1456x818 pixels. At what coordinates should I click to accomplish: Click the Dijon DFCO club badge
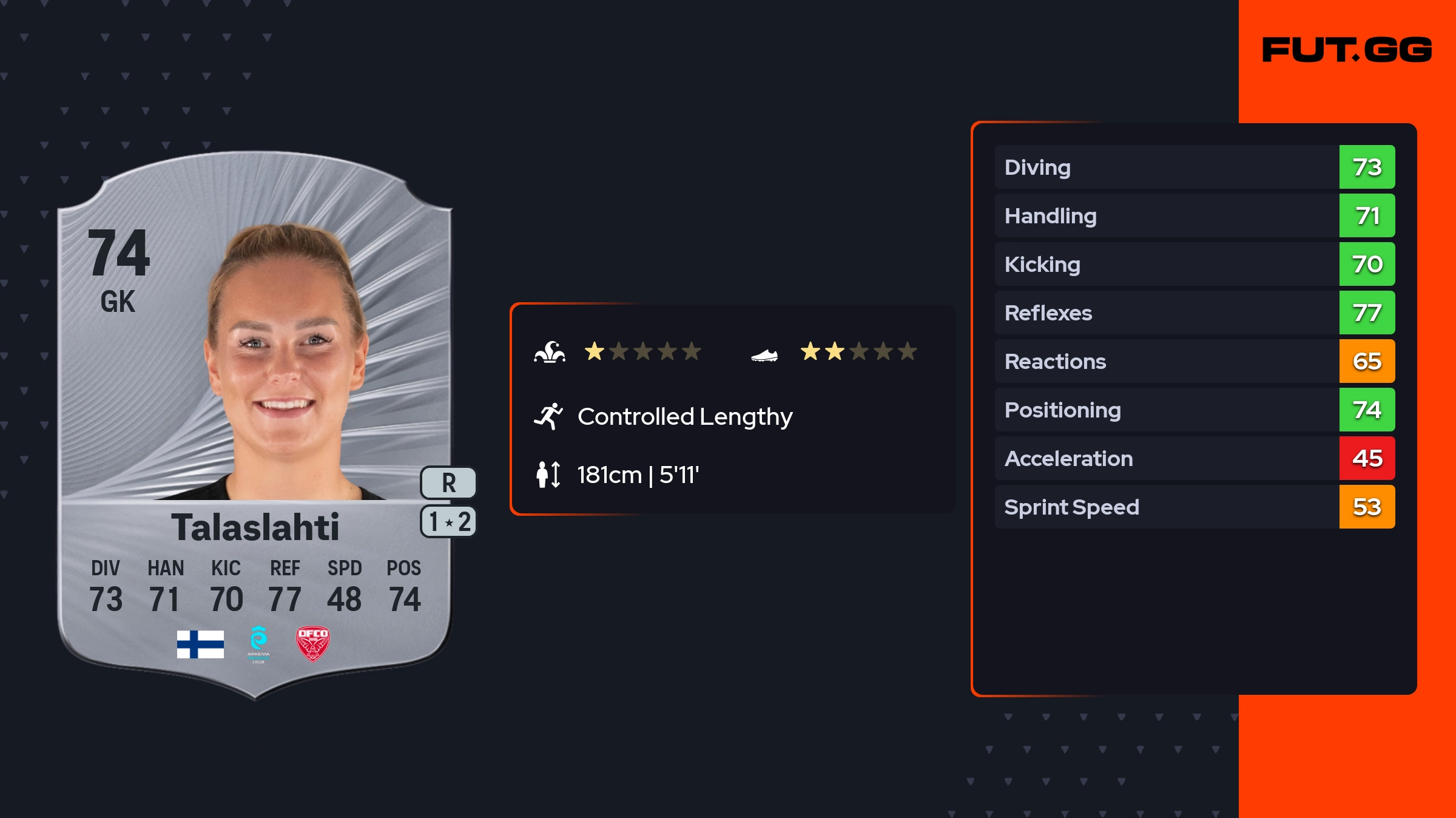pyautogui.click(x=312, y=643)
